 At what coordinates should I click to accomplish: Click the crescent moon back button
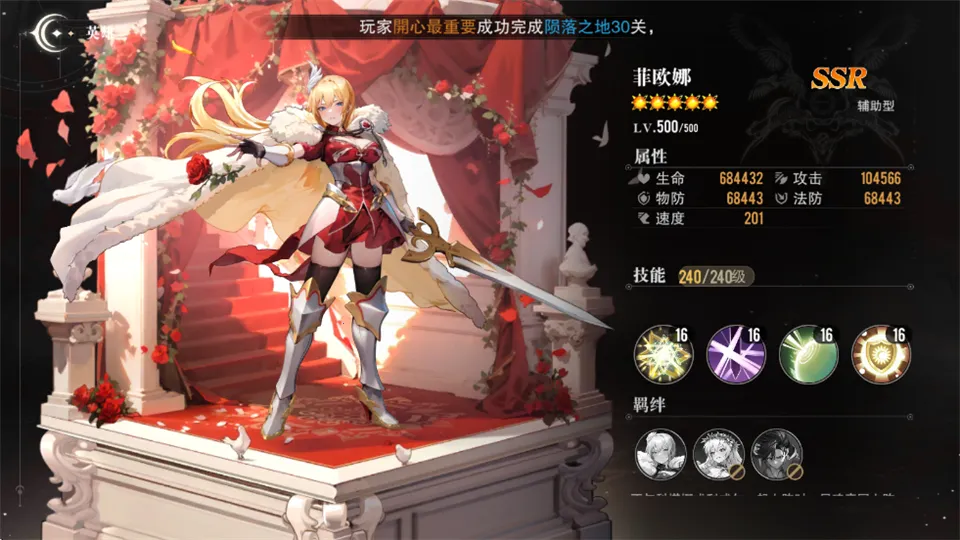(x=53, y=31)
